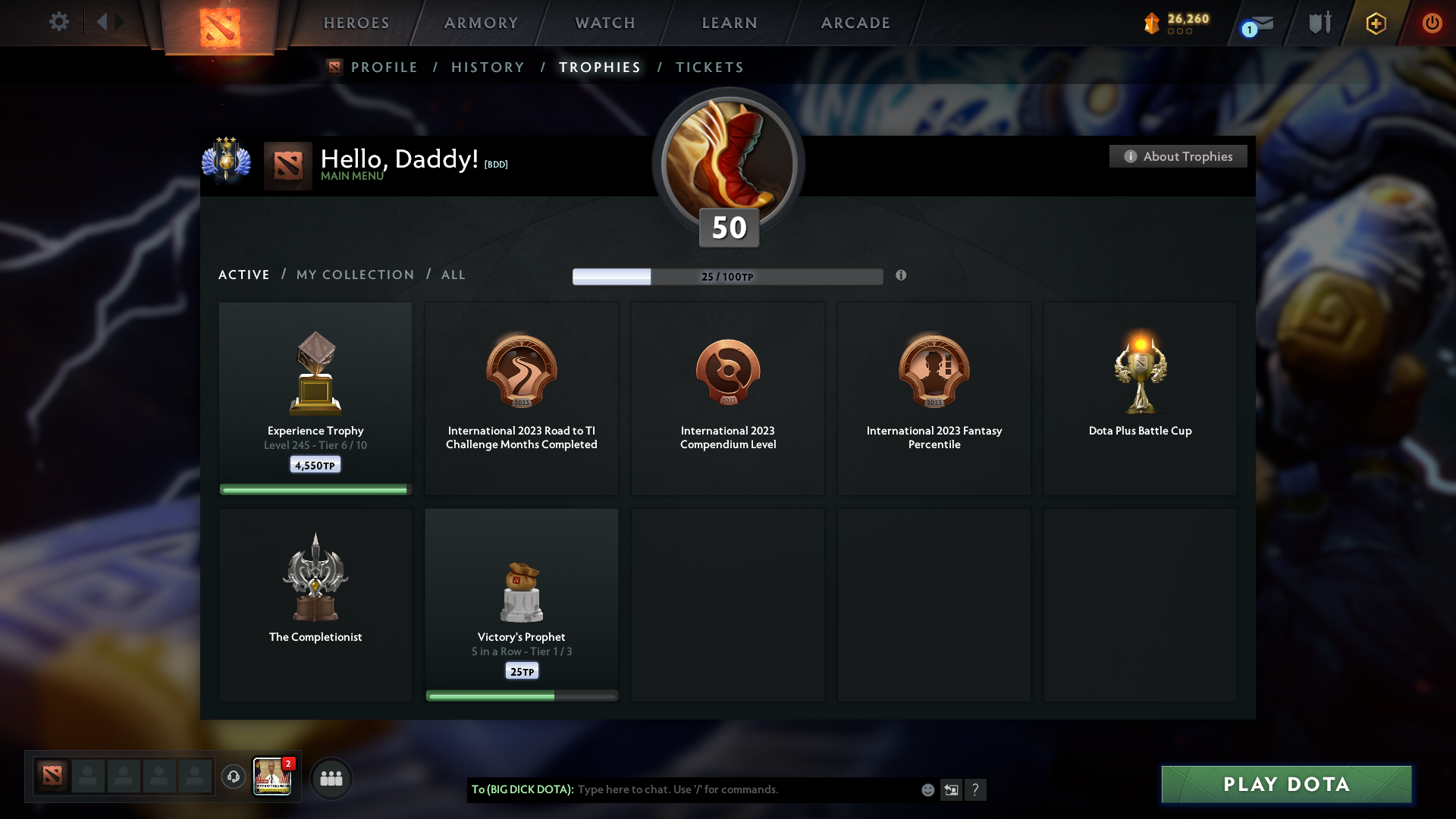1456x819 pixels.
Task: Open the gold Dota Plus hexagon icon
Action: click(x=1375, y=23)
